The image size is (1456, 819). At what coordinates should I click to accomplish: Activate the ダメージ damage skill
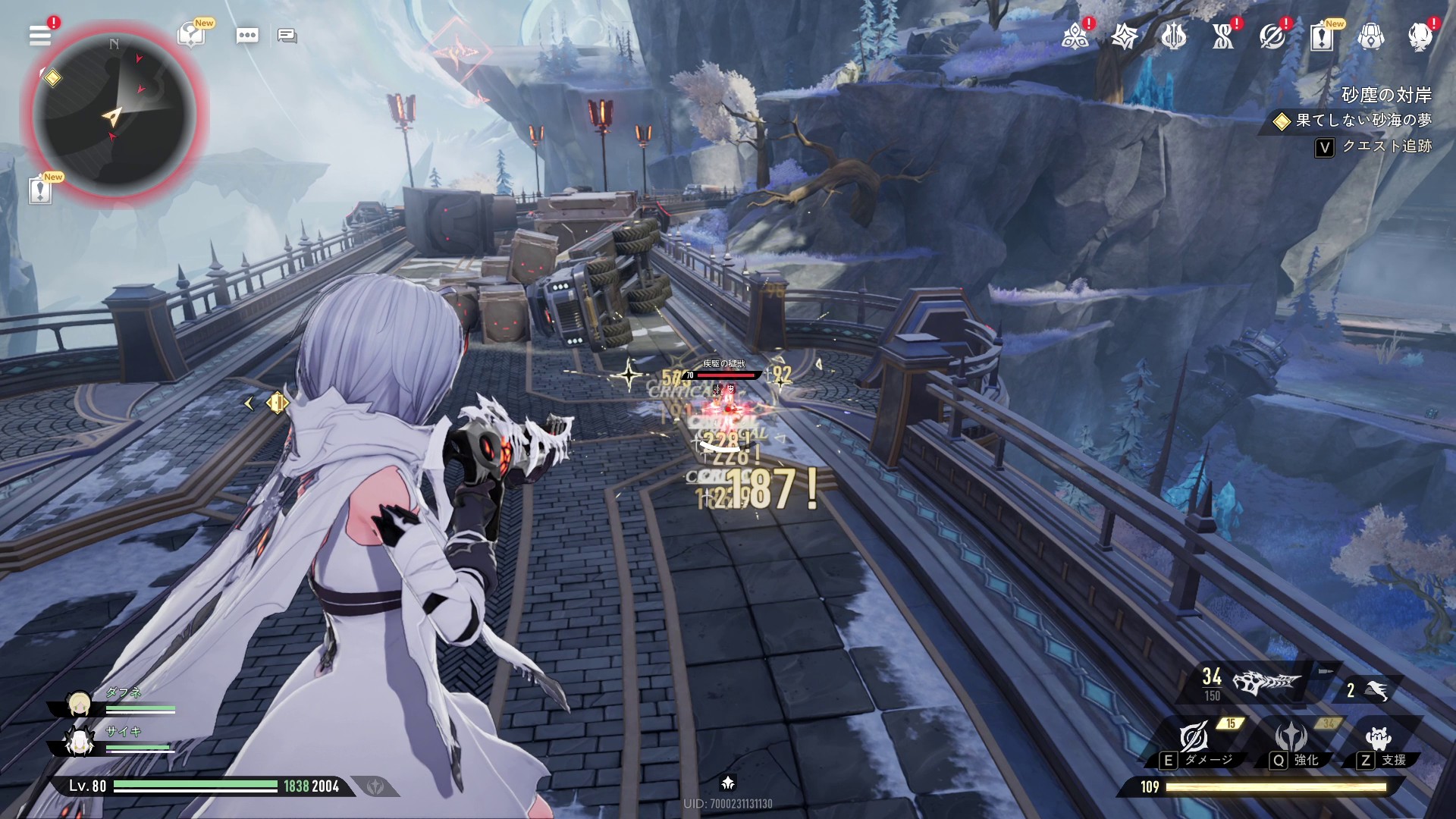coord(1195,740)
